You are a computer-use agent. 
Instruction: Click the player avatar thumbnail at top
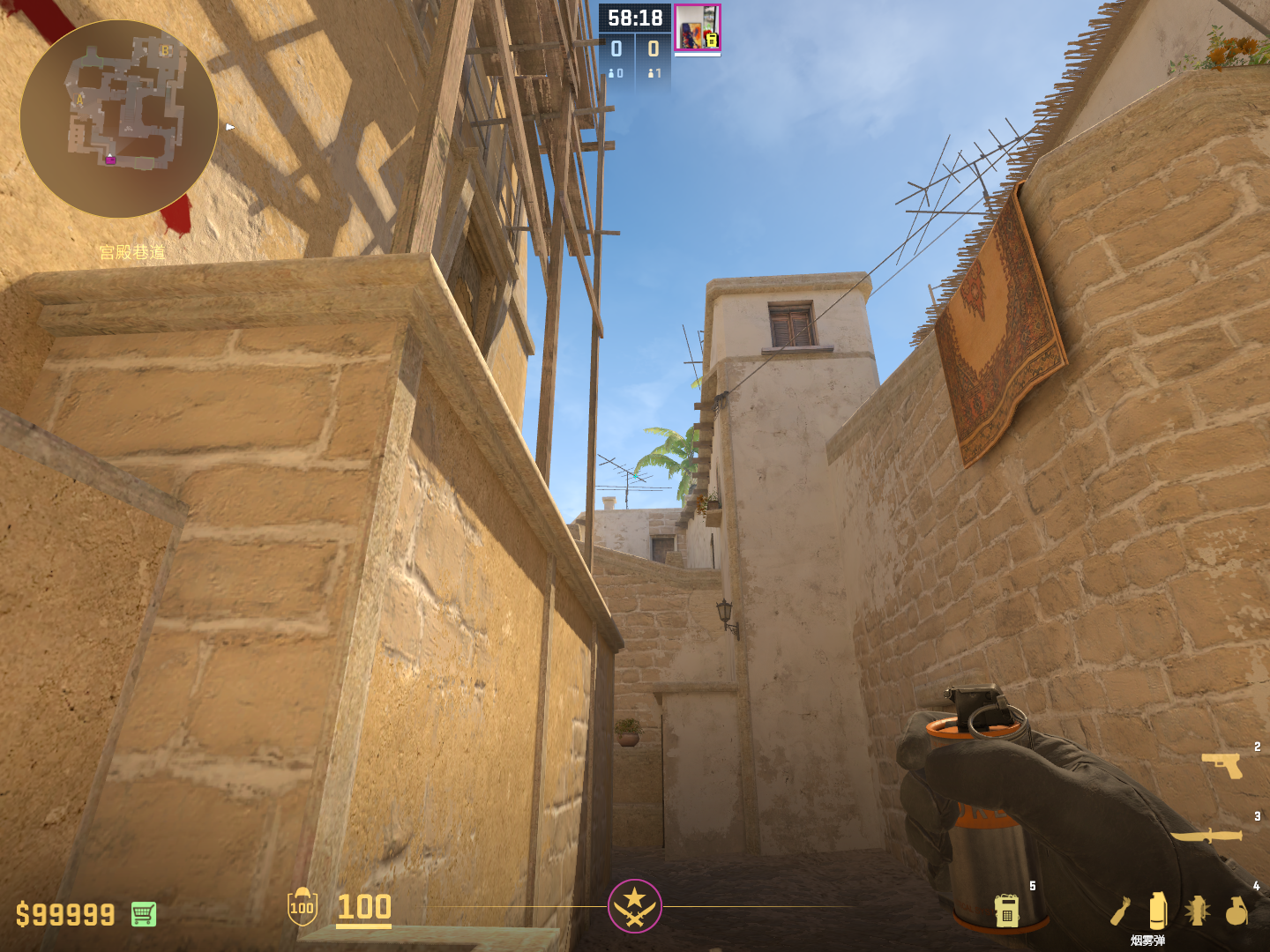click(697, 27)
